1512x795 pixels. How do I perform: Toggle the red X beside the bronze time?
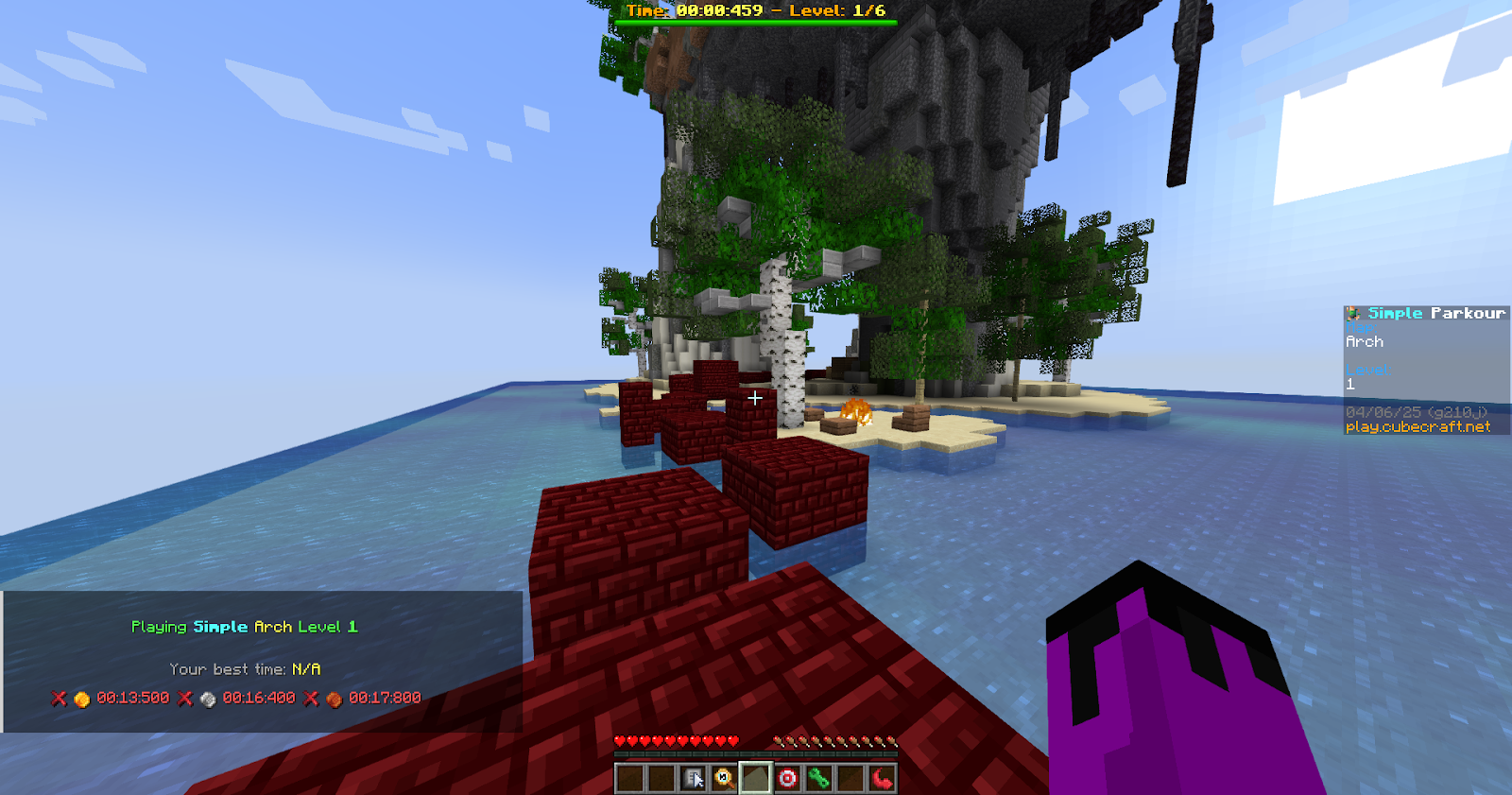tap(310, 699)
